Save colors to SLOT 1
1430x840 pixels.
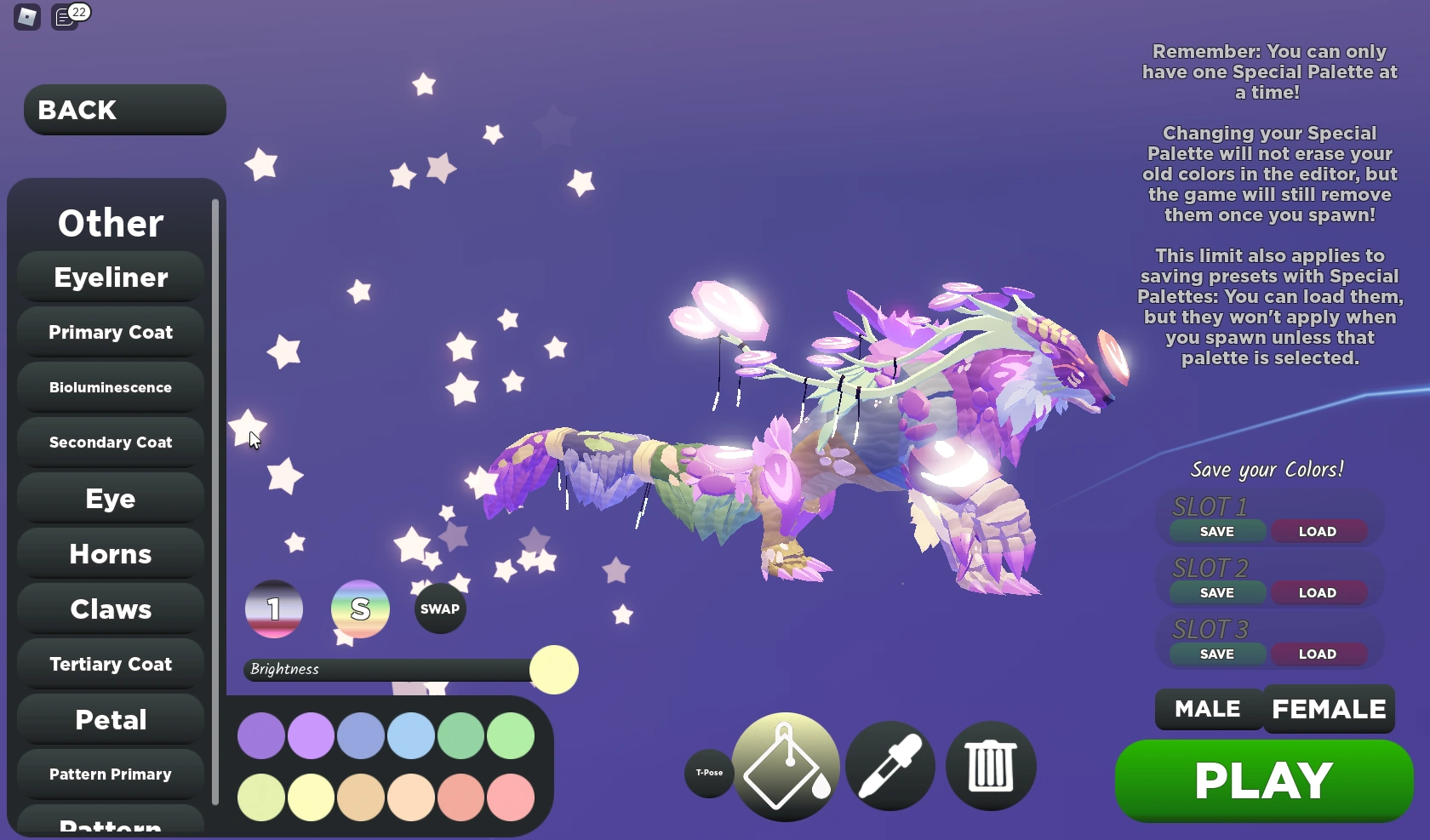[1216, 530]
